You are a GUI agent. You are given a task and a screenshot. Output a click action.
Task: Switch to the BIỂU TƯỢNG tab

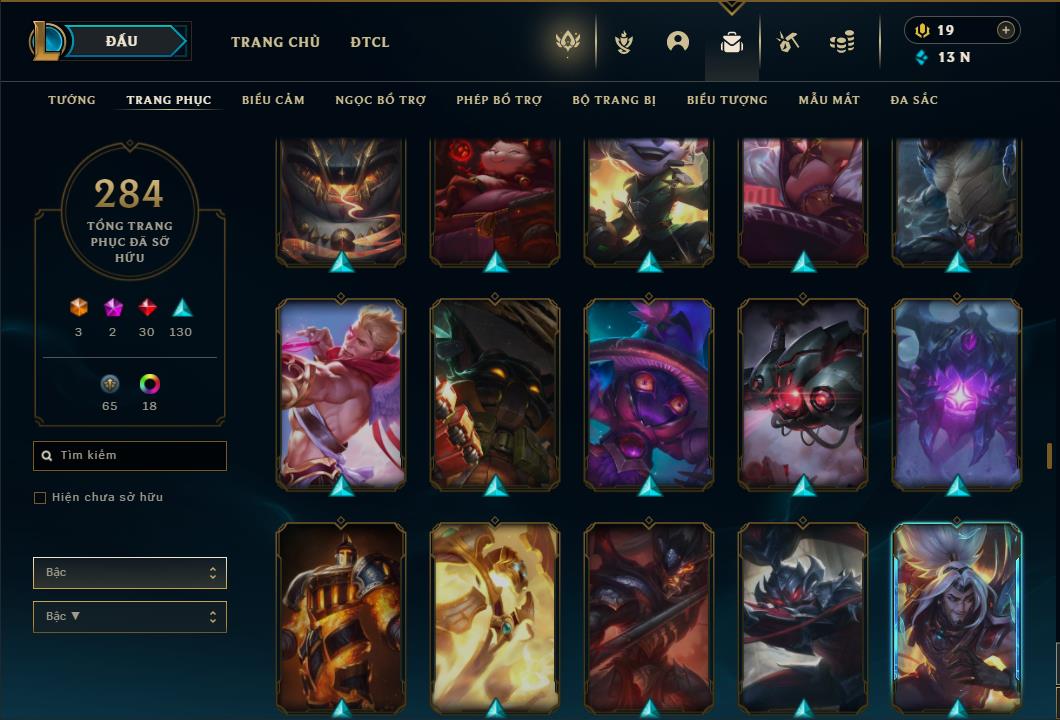727,100
